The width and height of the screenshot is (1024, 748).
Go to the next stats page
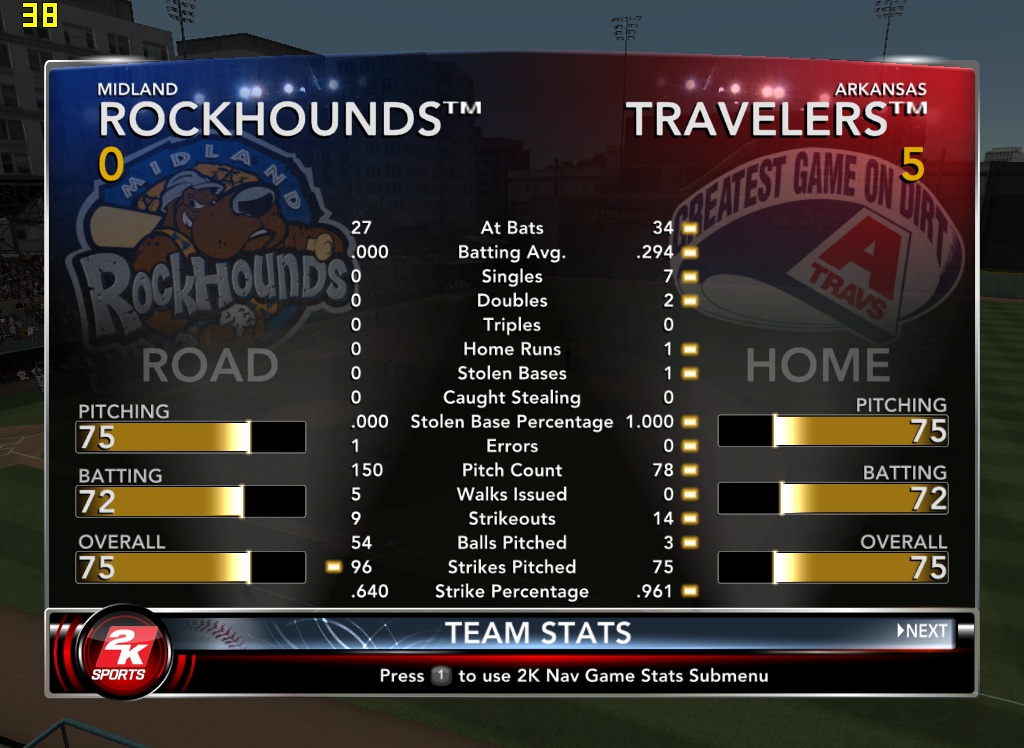tap(922, 631)
